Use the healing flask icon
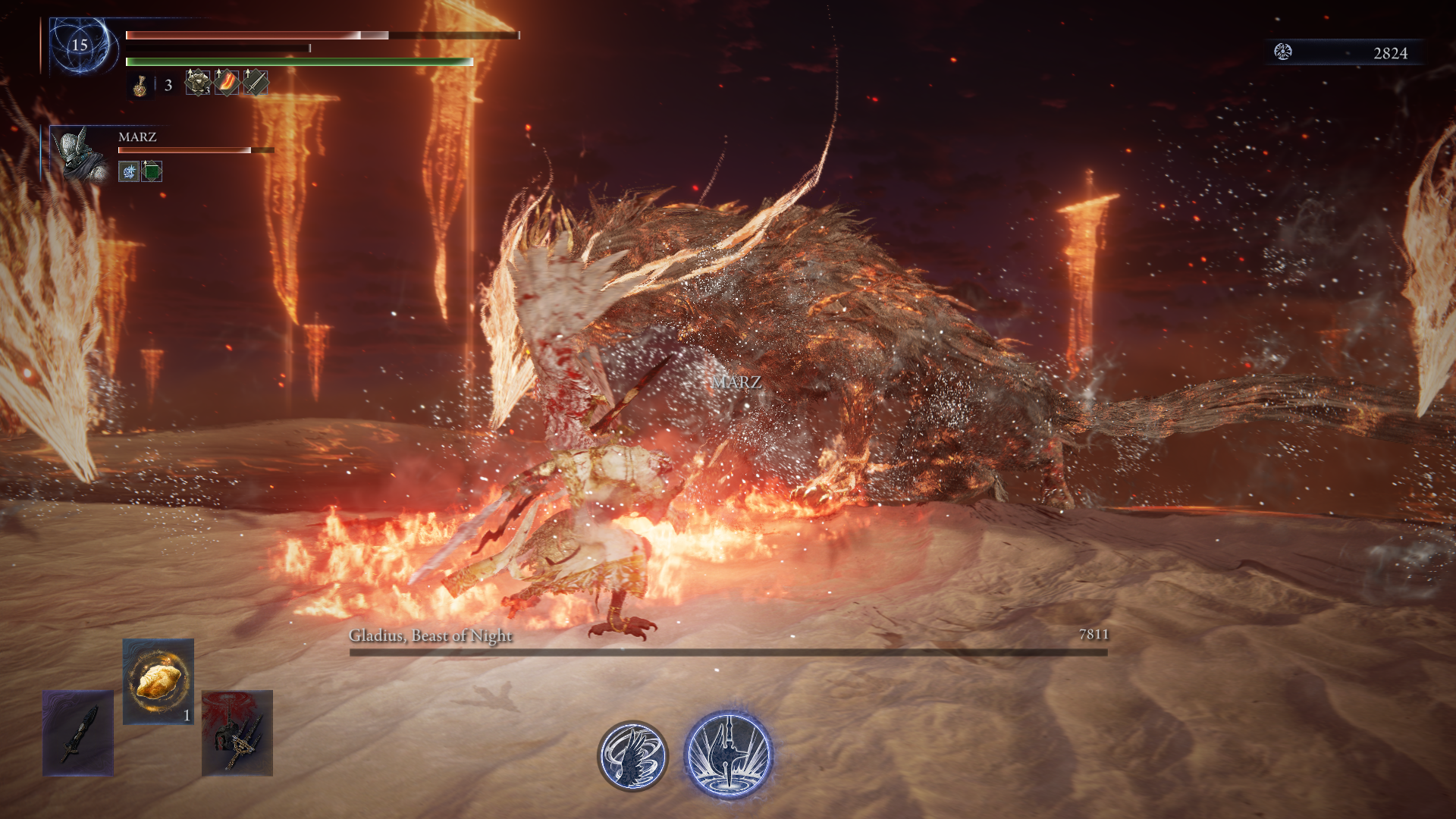This screenshot has height=819, width=1456. click(140, 85)
